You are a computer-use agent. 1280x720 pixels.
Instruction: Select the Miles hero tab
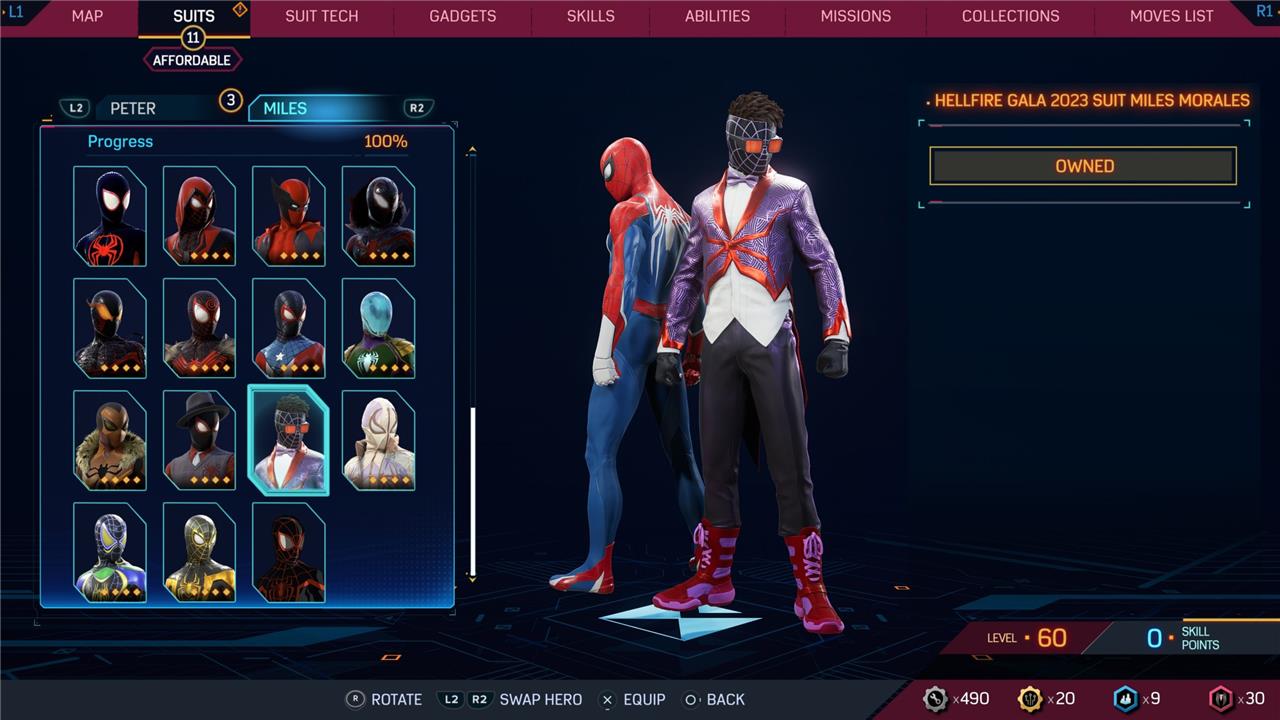tap(285, 108)
